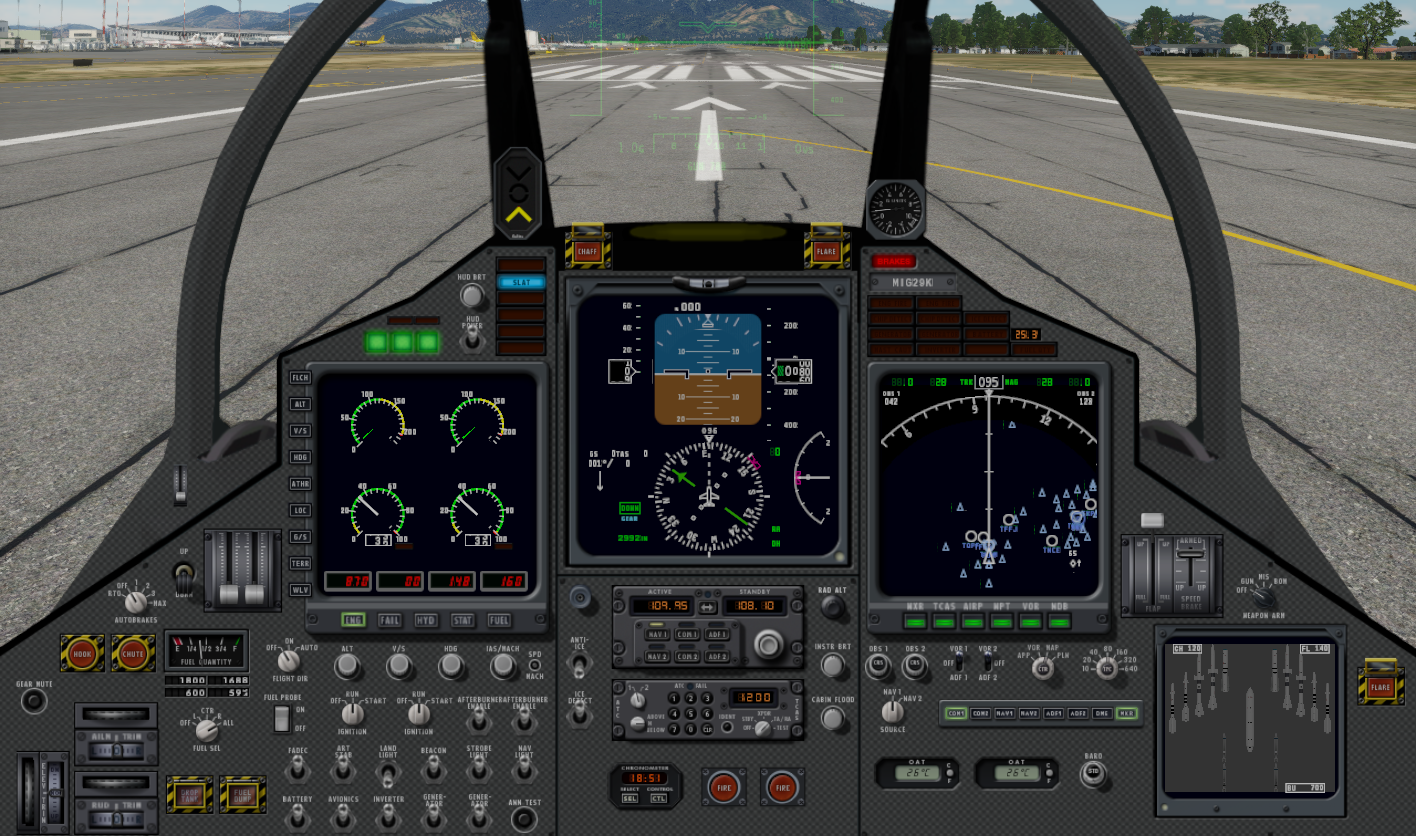Fire the CHAFF countermeasure button
Viewport: 1416px width, 836px height.
click(x=588, y=252)
